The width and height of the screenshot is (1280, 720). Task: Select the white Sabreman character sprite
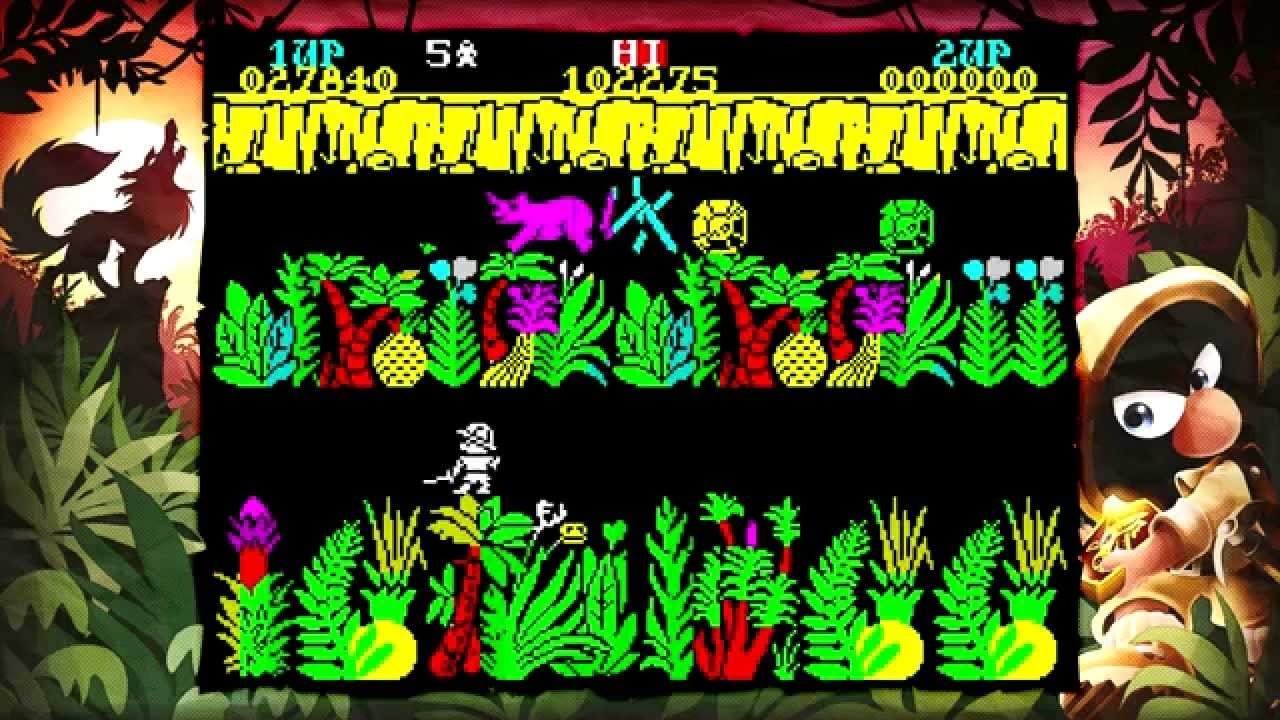470,460
